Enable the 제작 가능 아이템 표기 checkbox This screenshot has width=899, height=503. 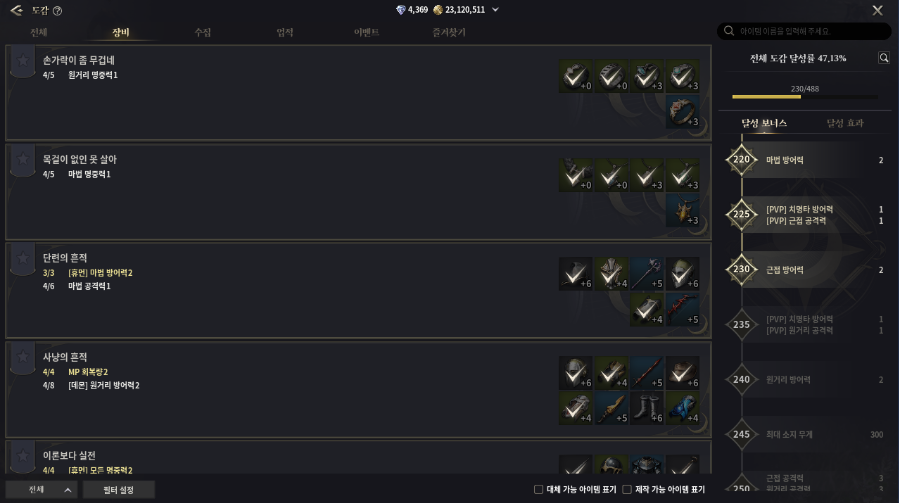(x=627, y=489)
